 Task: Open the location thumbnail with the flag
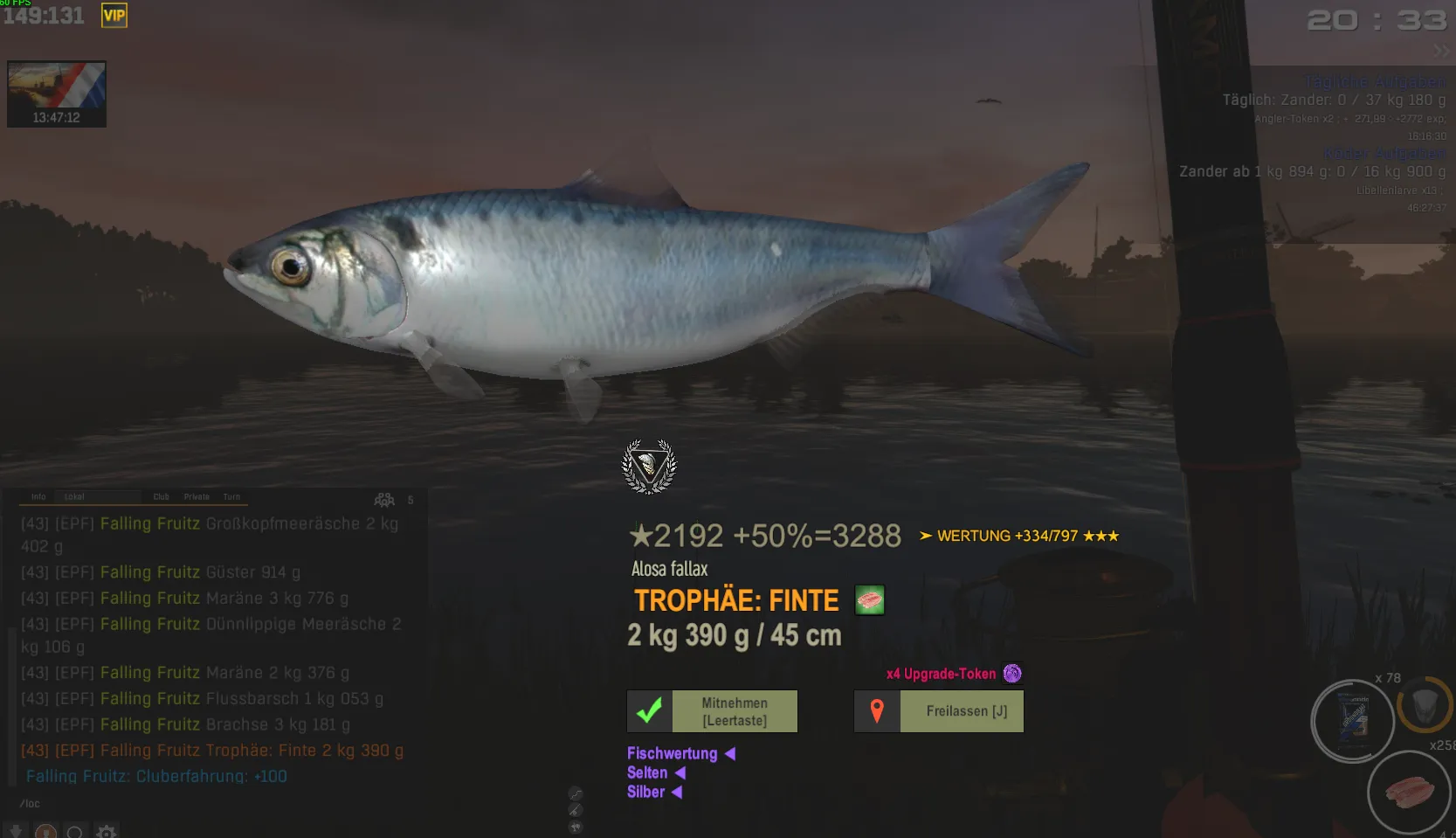[57, 93]
